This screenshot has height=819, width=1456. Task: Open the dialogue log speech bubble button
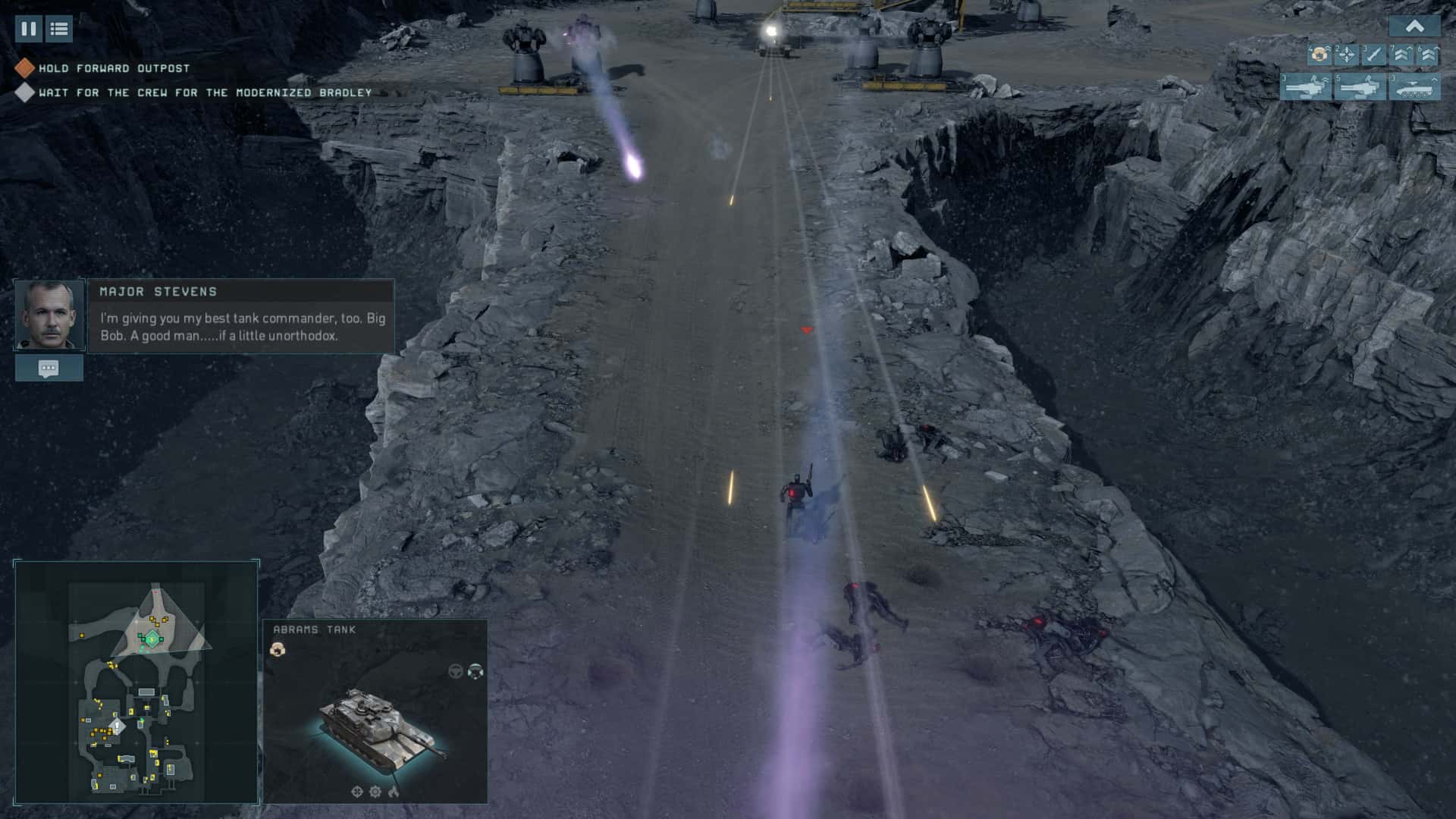[x=49, y=369]
